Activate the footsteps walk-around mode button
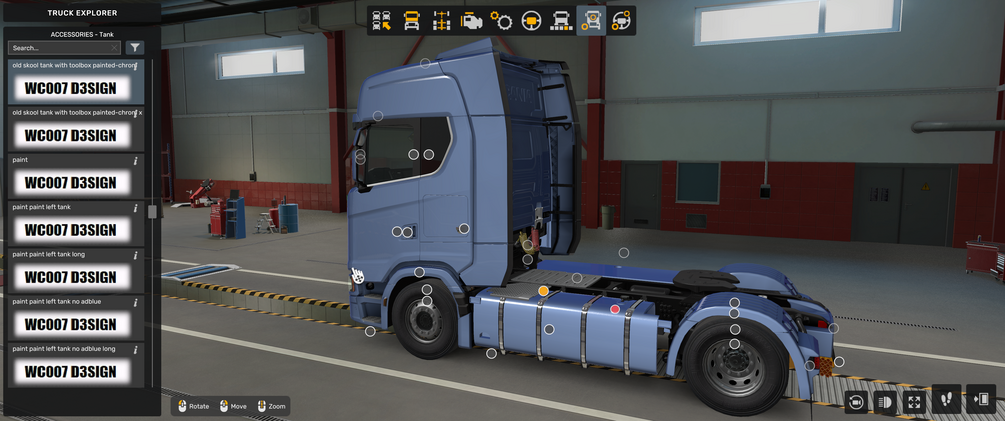Screen dimensions: 1005x421 [947, 399]
